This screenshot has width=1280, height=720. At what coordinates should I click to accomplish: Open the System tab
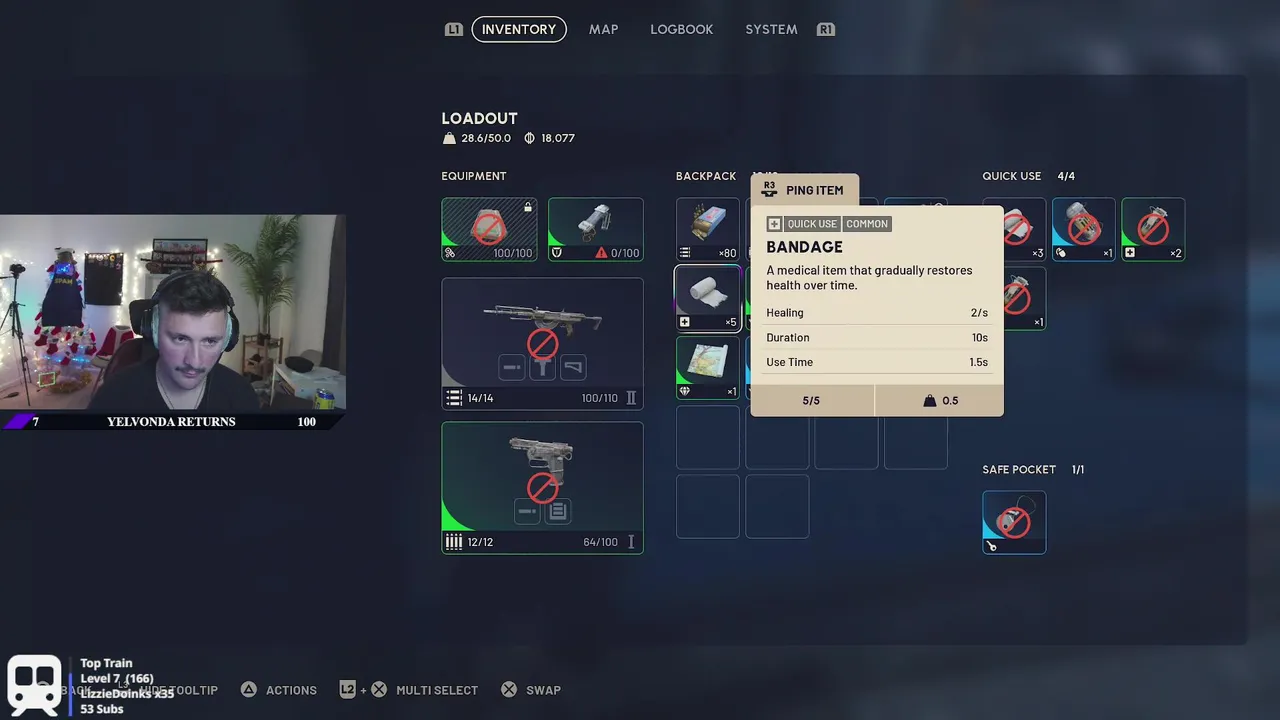tap(771, 29)
